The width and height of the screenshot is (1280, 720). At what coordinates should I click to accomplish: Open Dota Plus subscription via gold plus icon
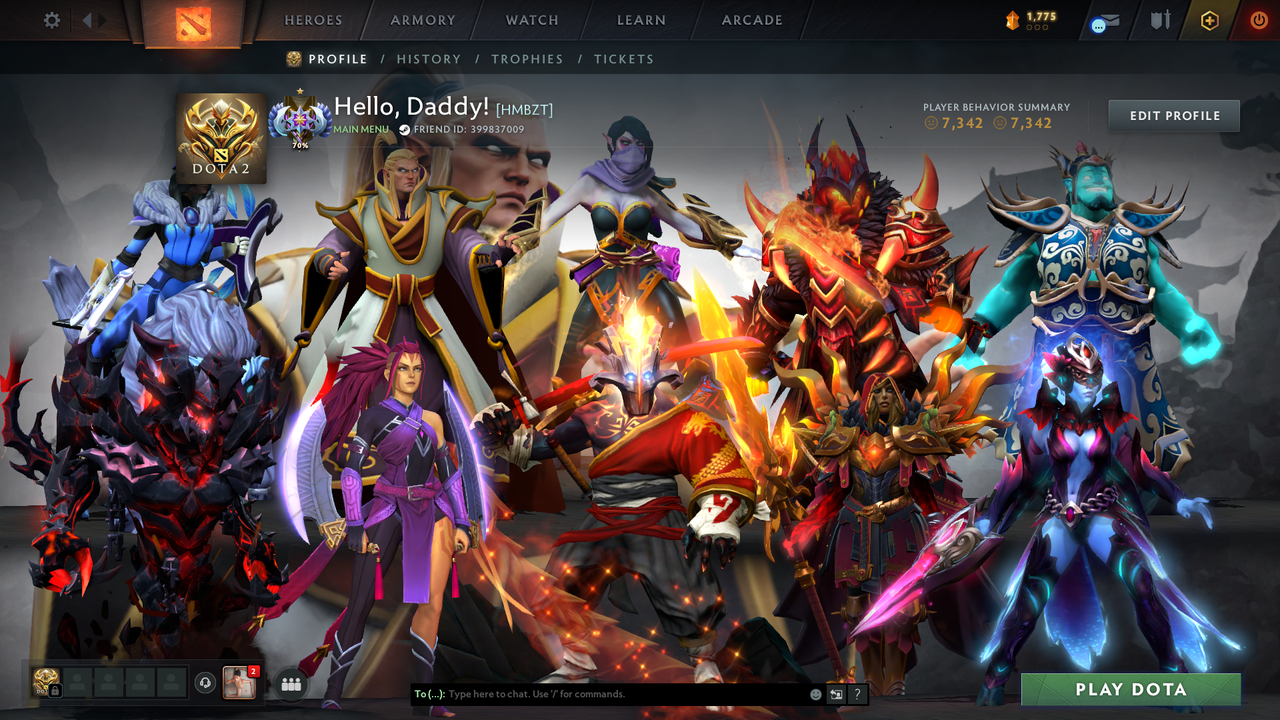point(1209,20)
